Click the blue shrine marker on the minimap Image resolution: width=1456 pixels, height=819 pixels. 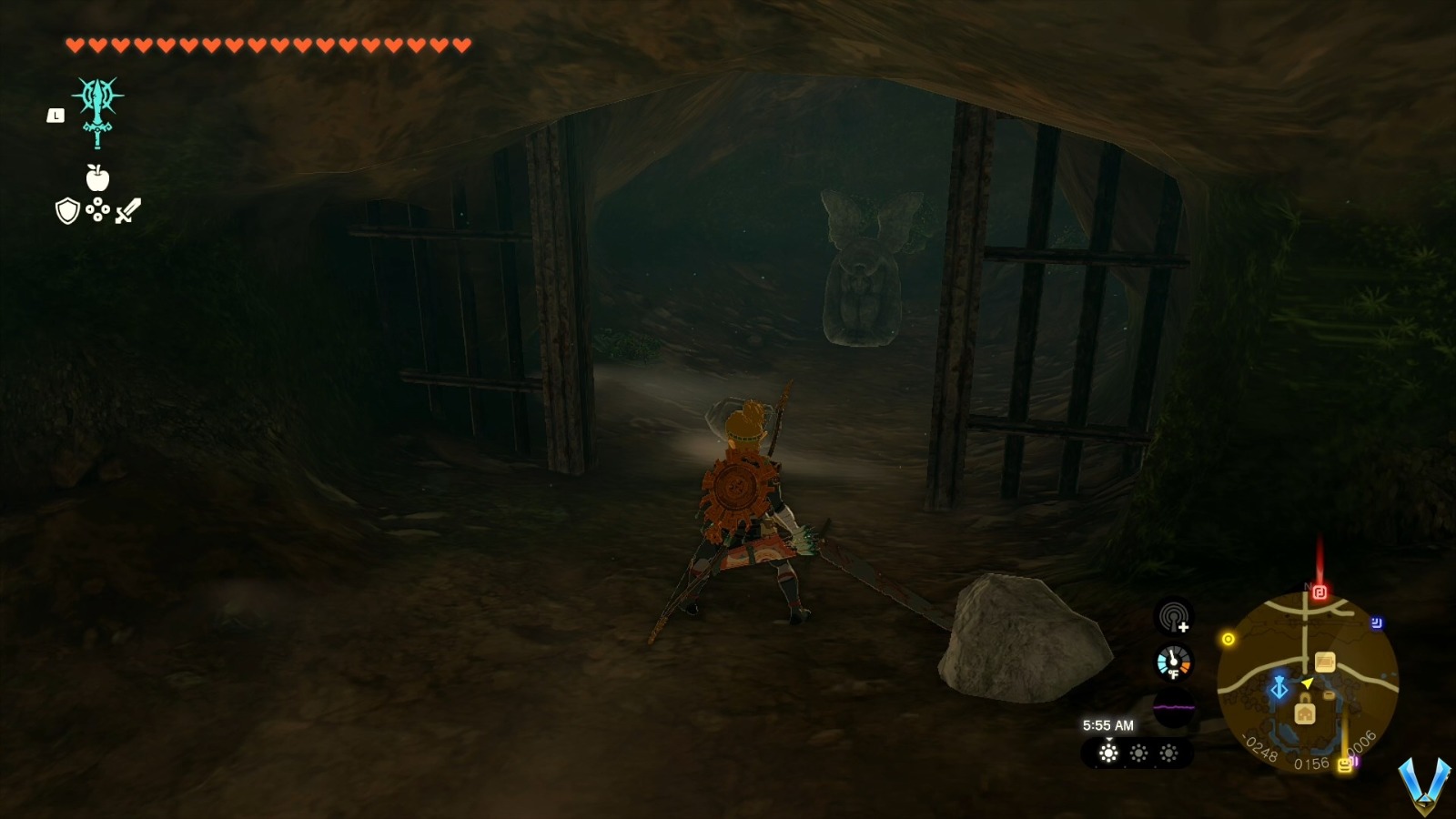pos(1279,688)
